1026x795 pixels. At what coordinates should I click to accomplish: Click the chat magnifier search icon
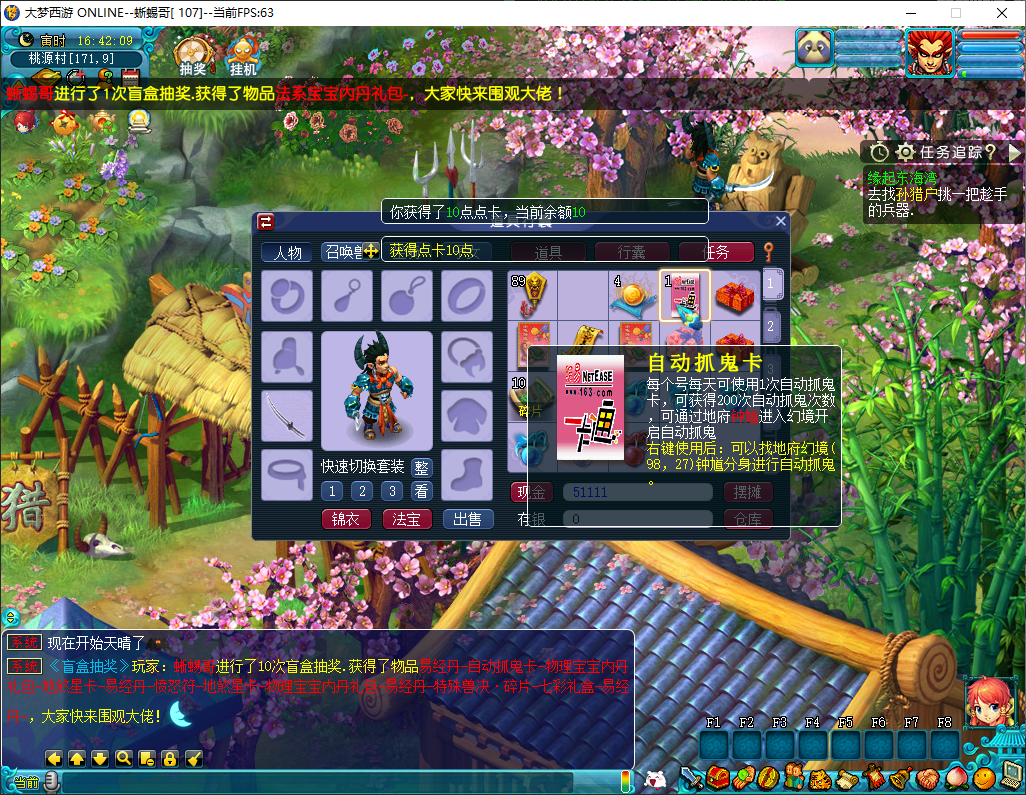[x=124, y=758]
